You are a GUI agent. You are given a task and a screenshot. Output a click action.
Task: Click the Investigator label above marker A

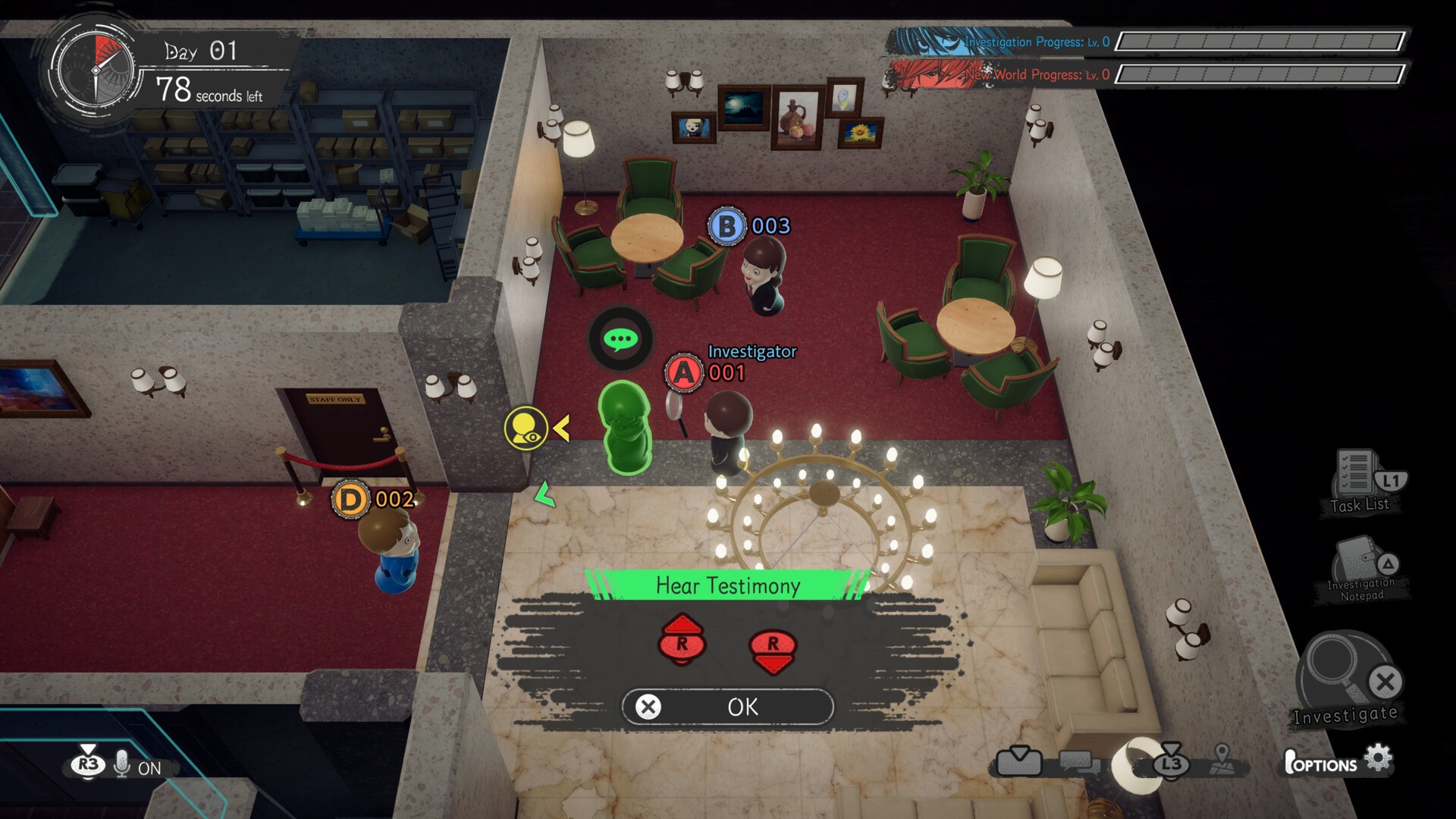(x=751, y=351)
